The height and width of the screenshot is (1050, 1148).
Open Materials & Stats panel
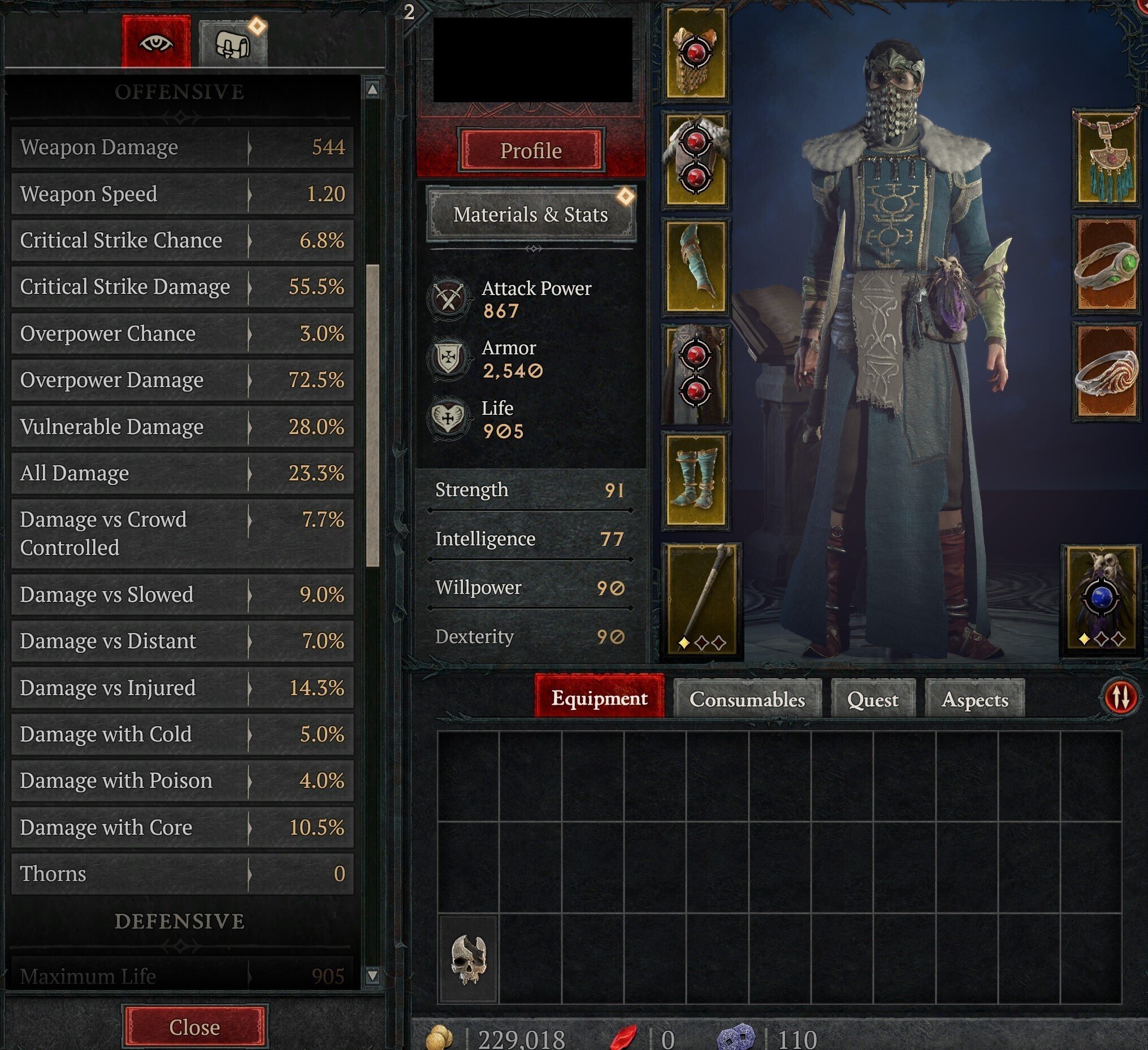click(531, 215)
